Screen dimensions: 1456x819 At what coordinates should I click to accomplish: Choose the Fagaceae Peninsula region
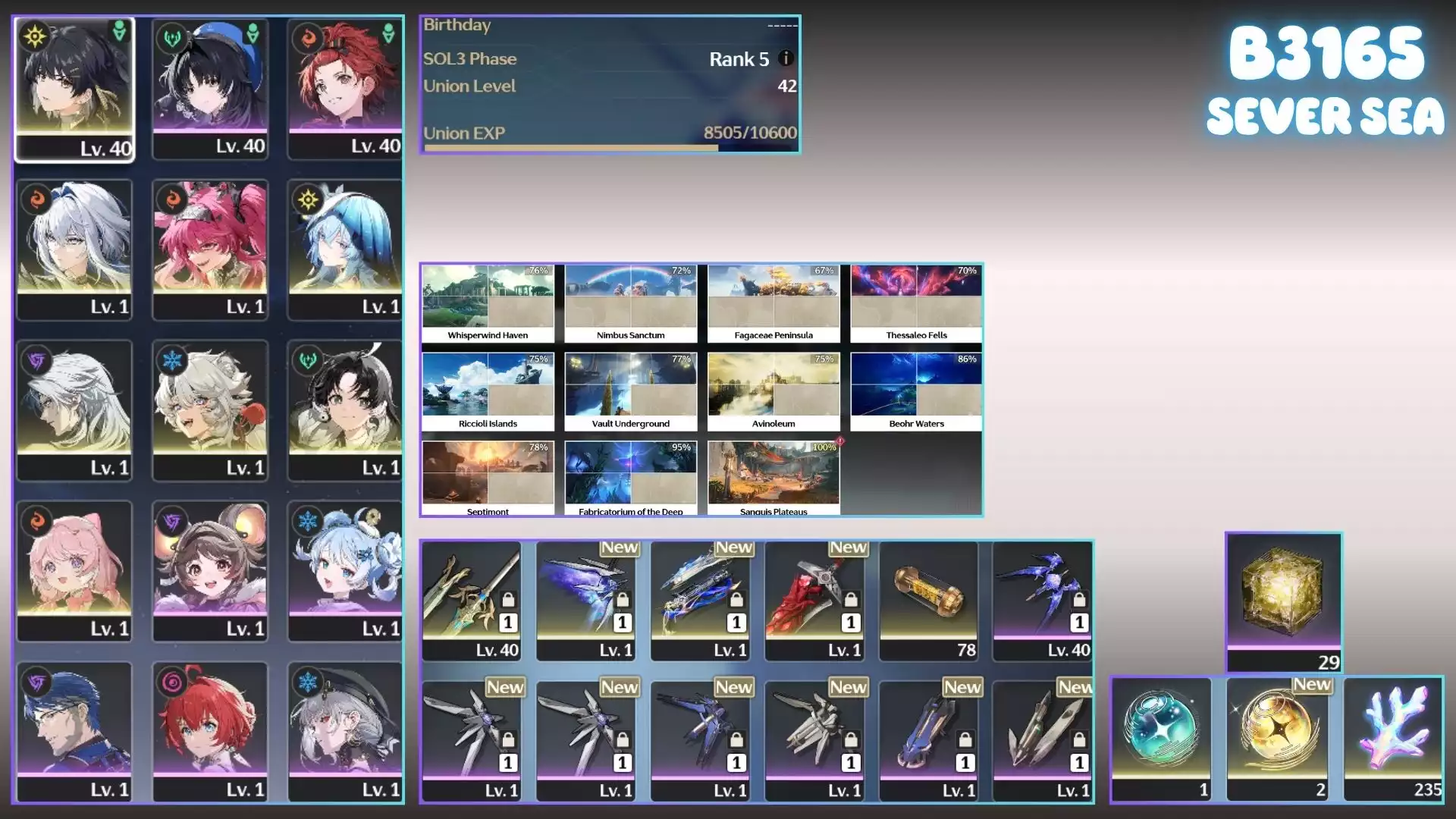point(773,303)
